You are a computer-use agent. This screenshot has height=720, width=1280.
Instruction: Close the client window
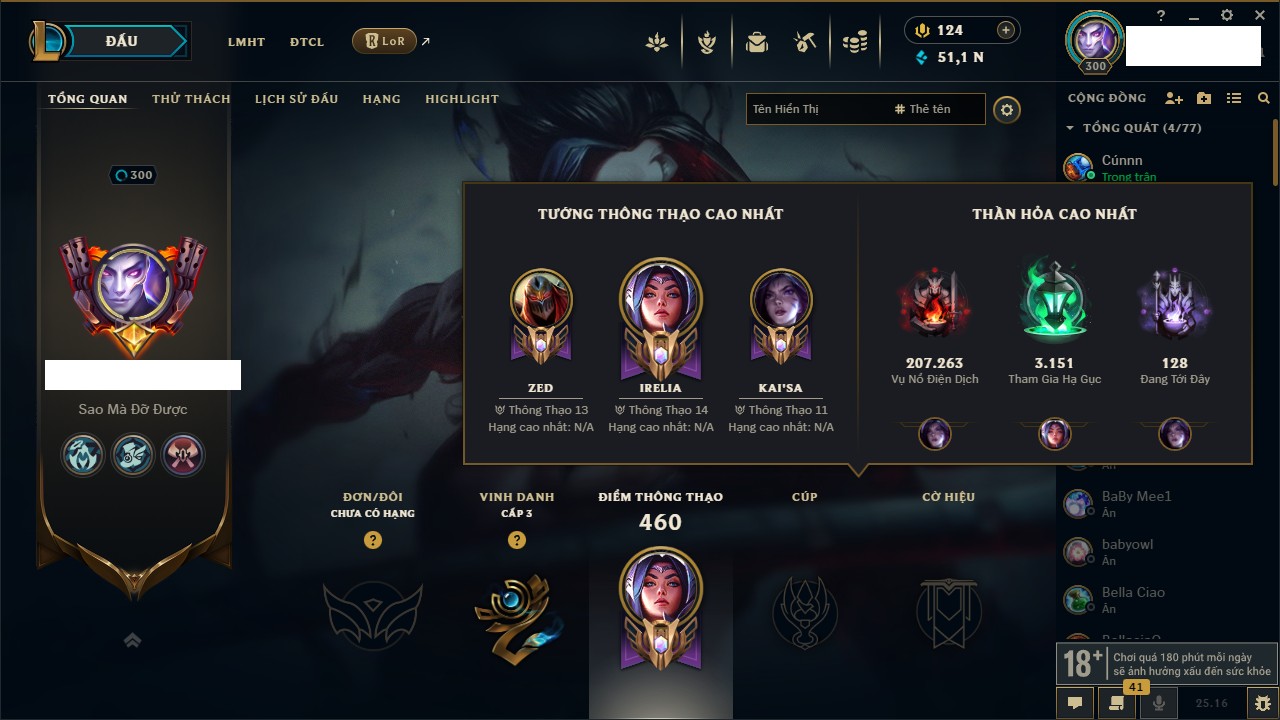[x=1258, y=16]
